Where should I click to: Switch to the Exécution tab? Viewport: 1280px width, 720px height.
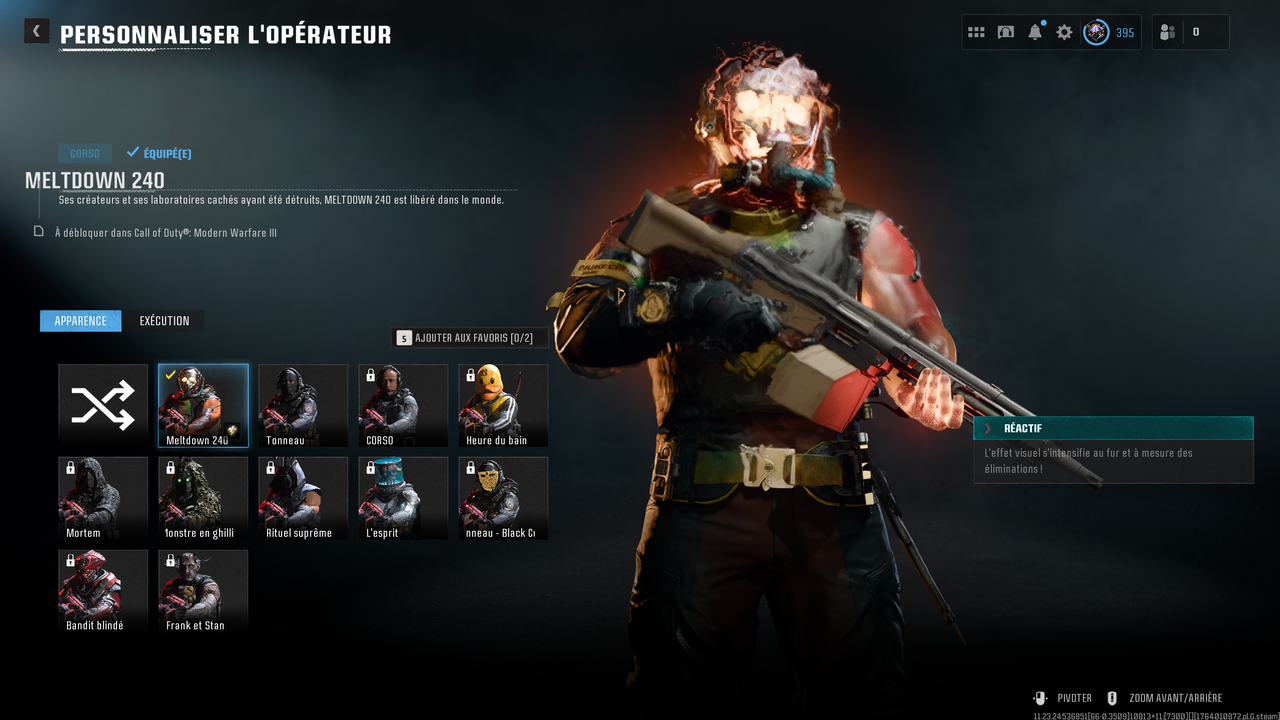tap(164, 321)
